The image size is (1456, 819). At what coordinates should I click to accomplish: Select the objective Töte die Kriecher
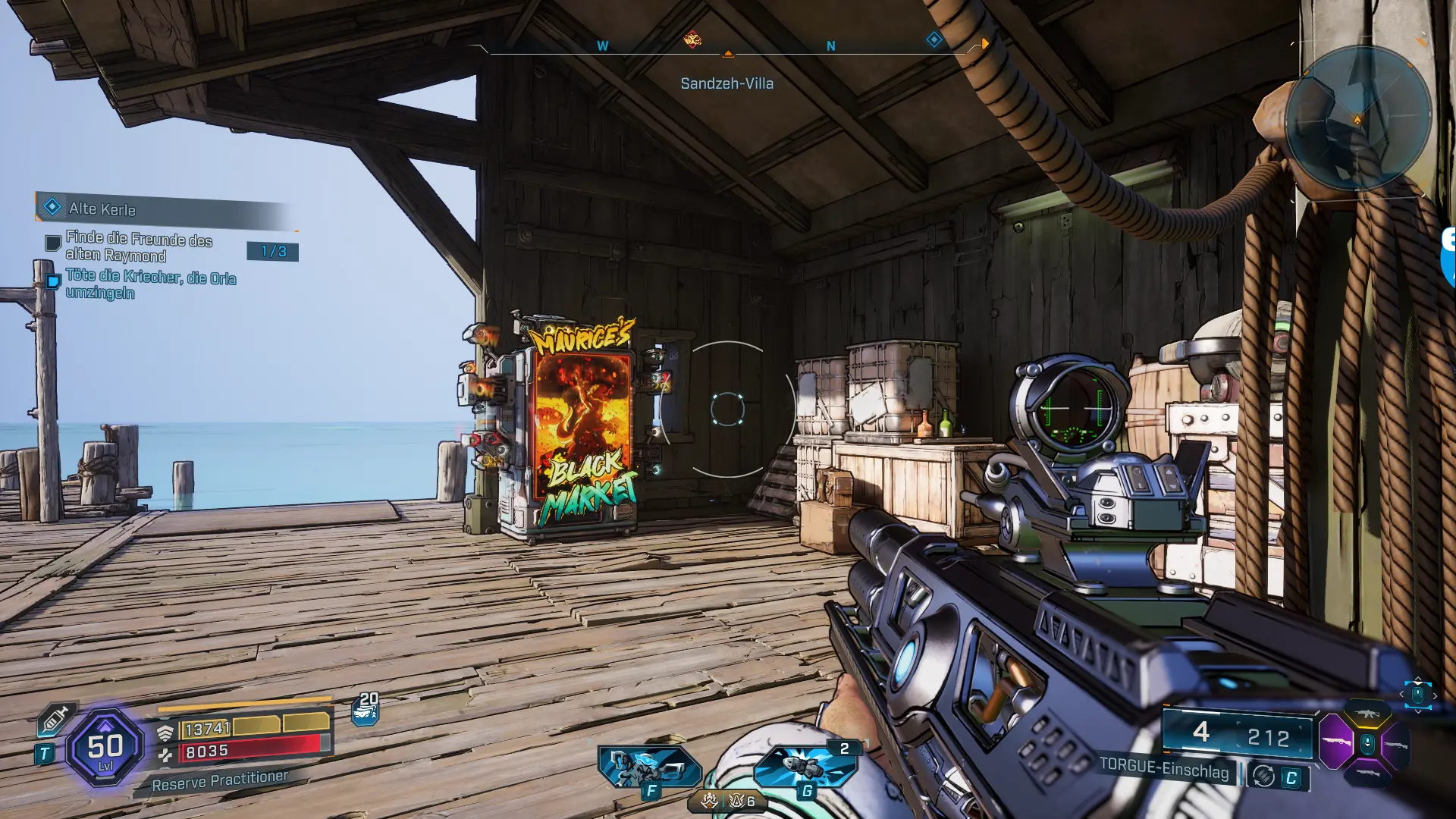[150, 284]
